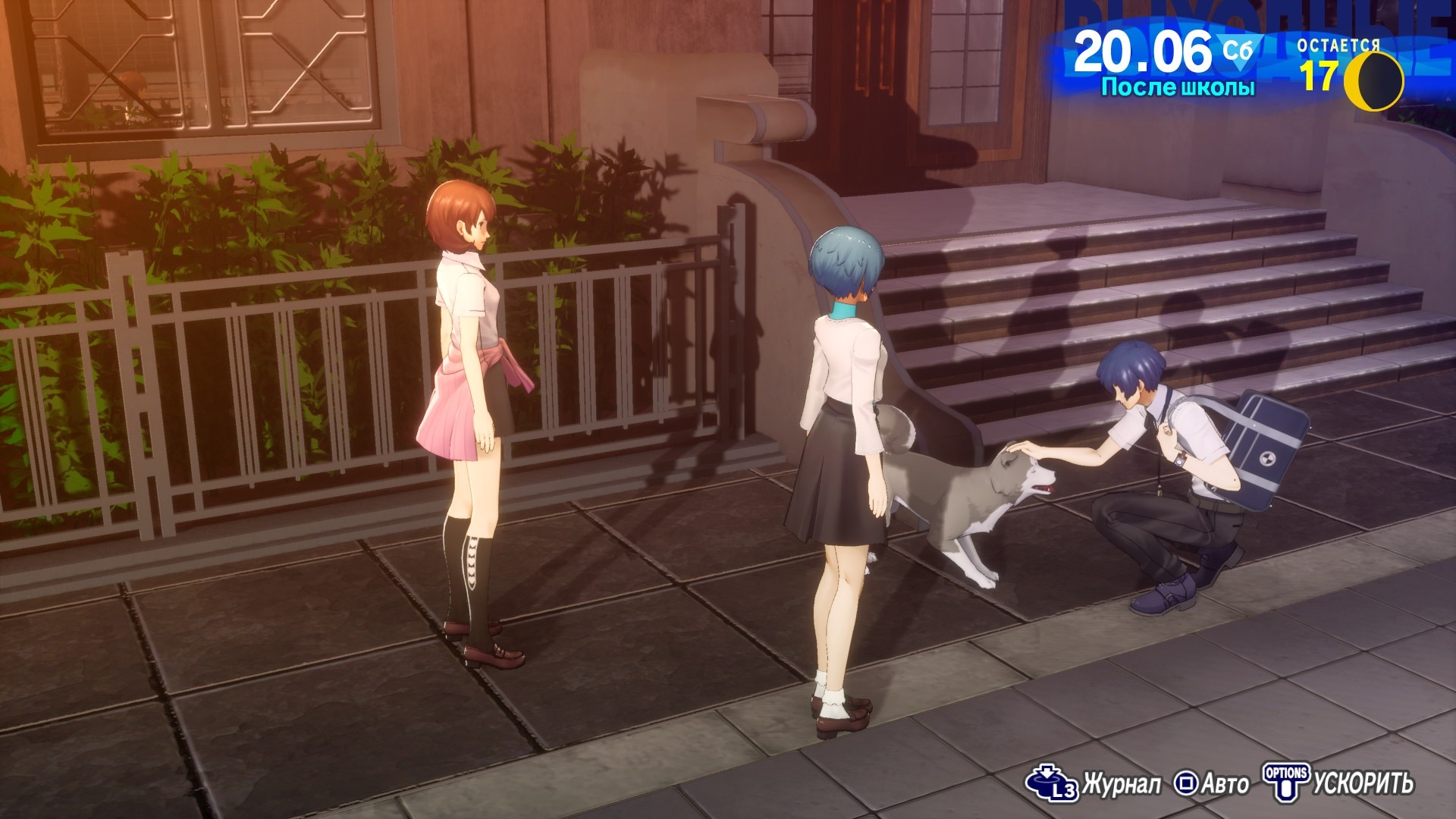Toggle the Авто auto-advance option
This screenshot has width=1456, height=819.
[x=1211, y=783]
